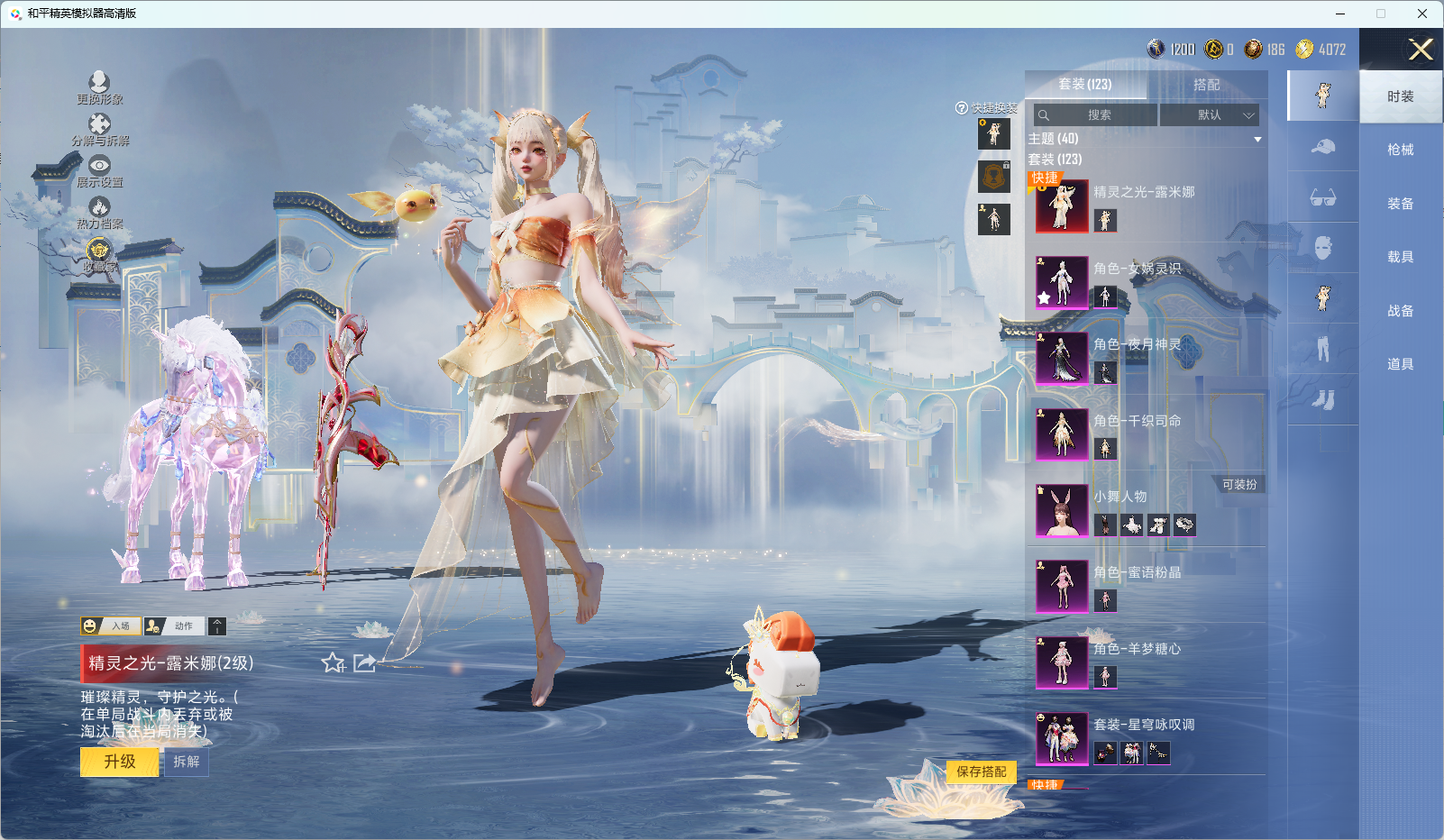Screen dimensions: 1444x840
Task: Open 展示设置 display settings
Action: (x=99, y=169)
